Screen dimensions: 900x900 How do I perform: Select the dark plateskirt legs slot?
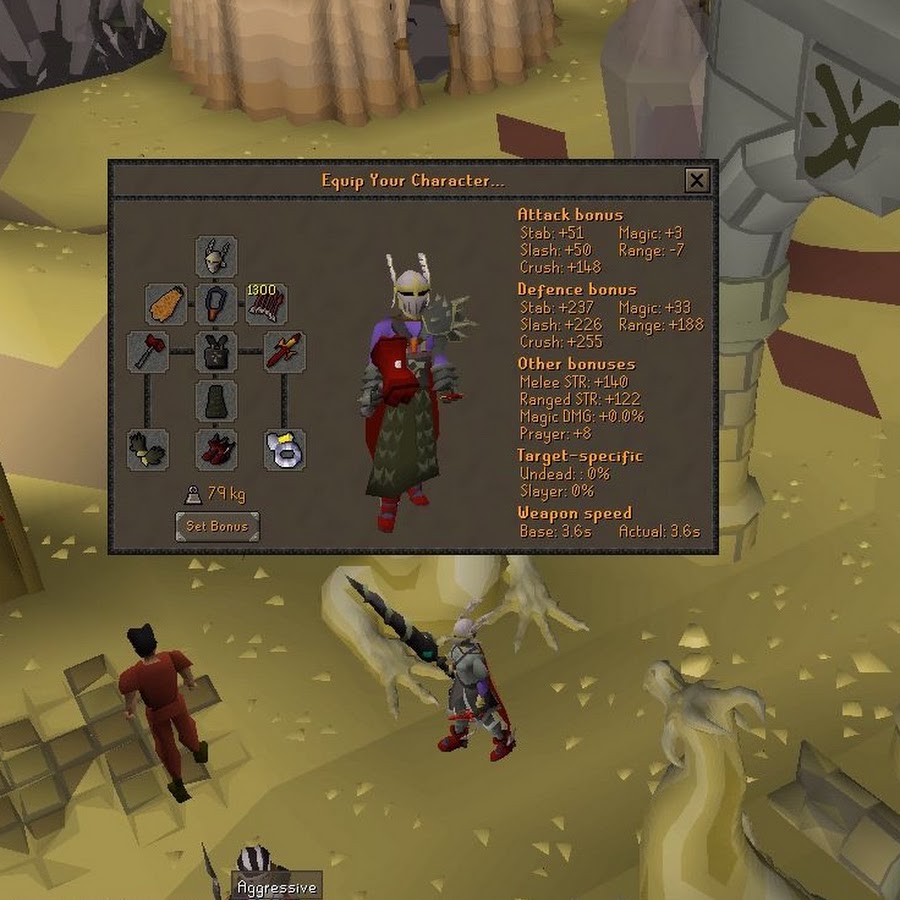point(216,401)
